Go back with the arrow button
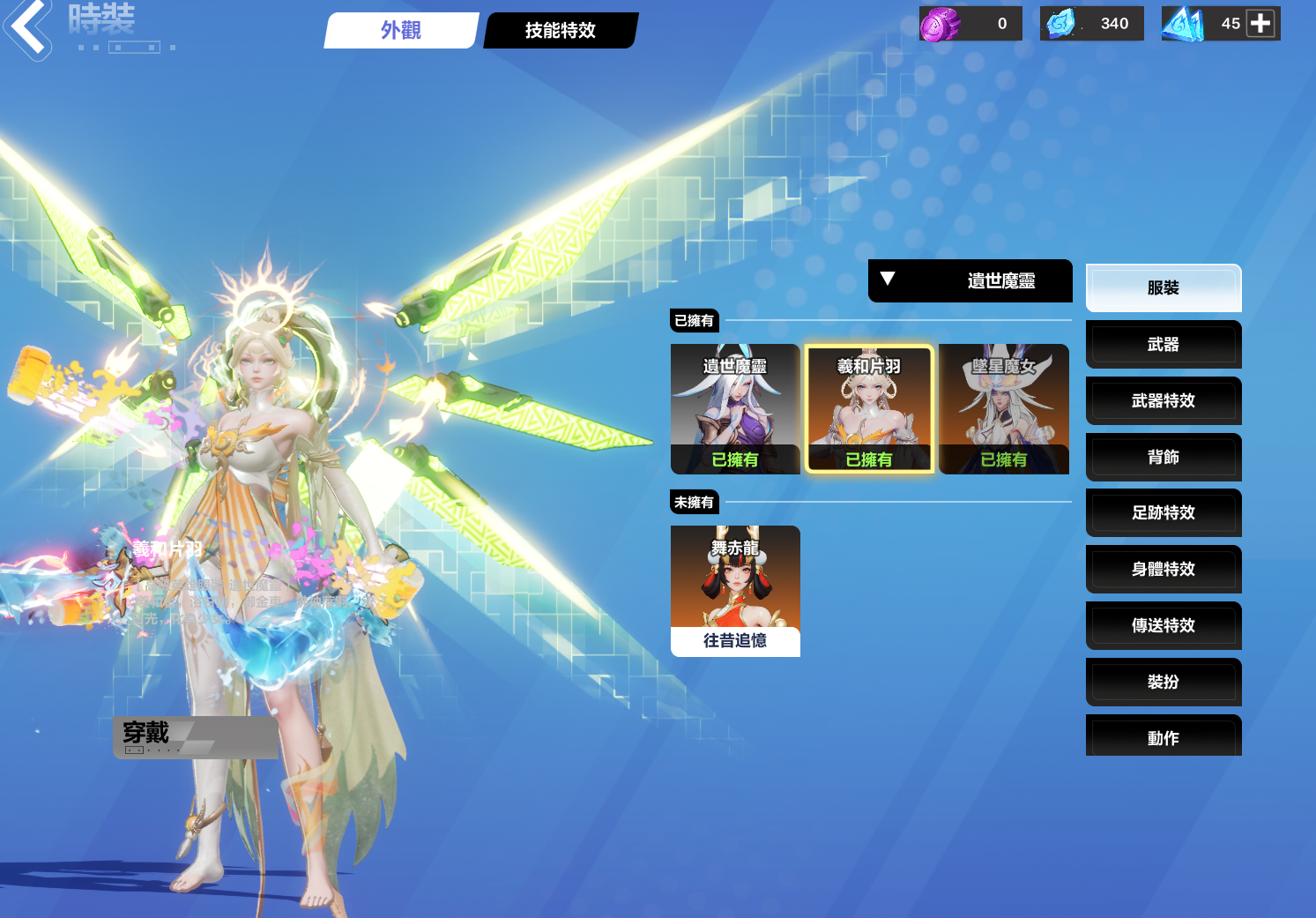The image size is (1316, 918). click(28, 28)
